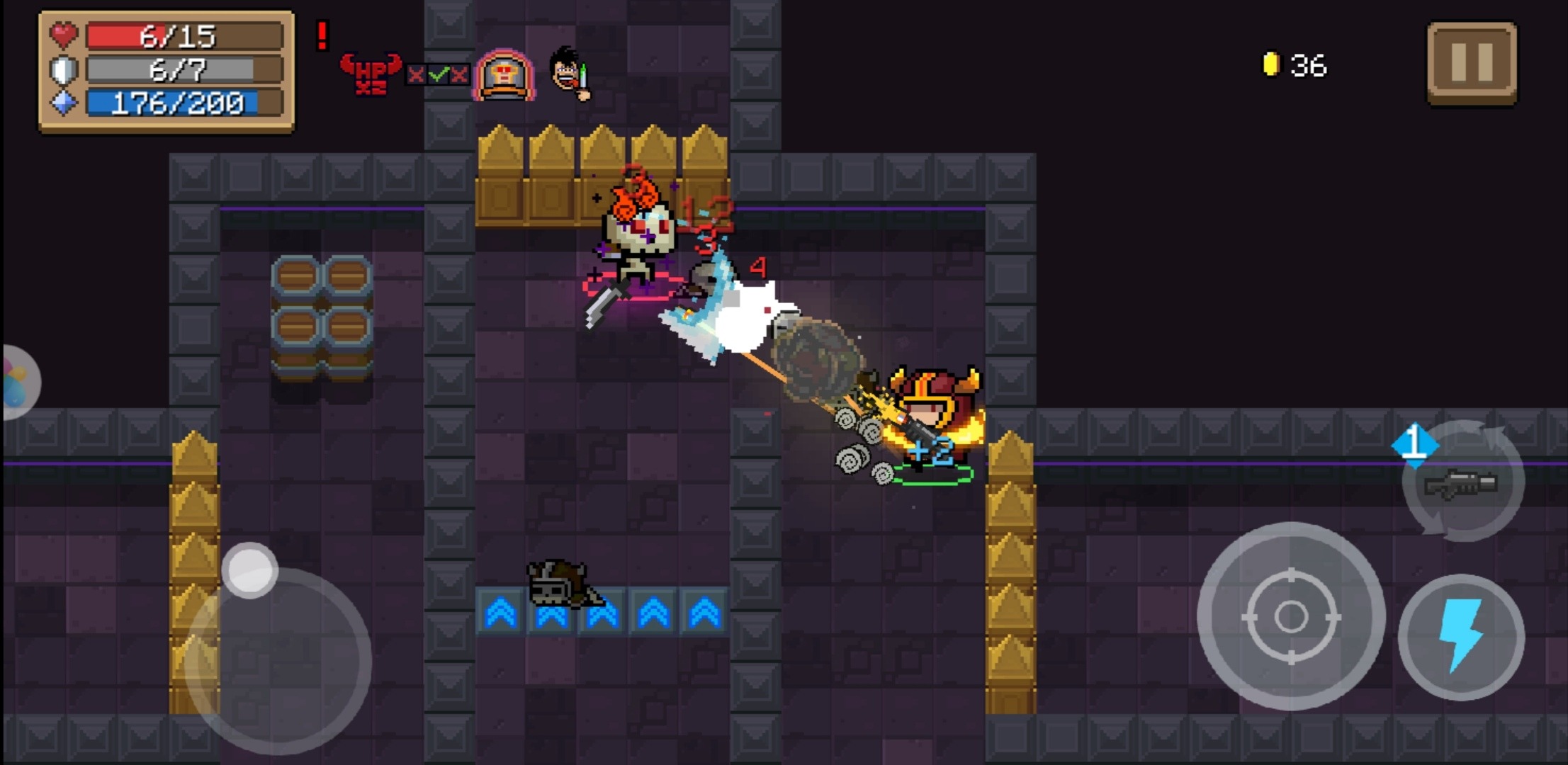Activate the lightning bolt skill
This screenshot has width=1568, height=765.
click(1461, 637)
